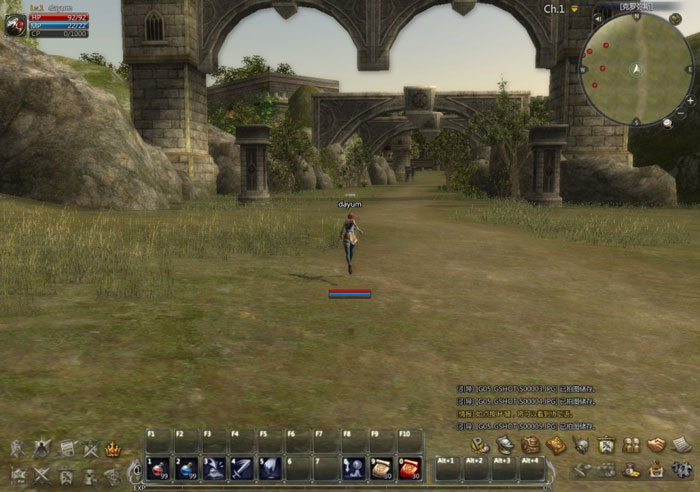This screenshot has width=700, height=492.
Task: Open the guild banner icon
Action: tap(606, 445)
